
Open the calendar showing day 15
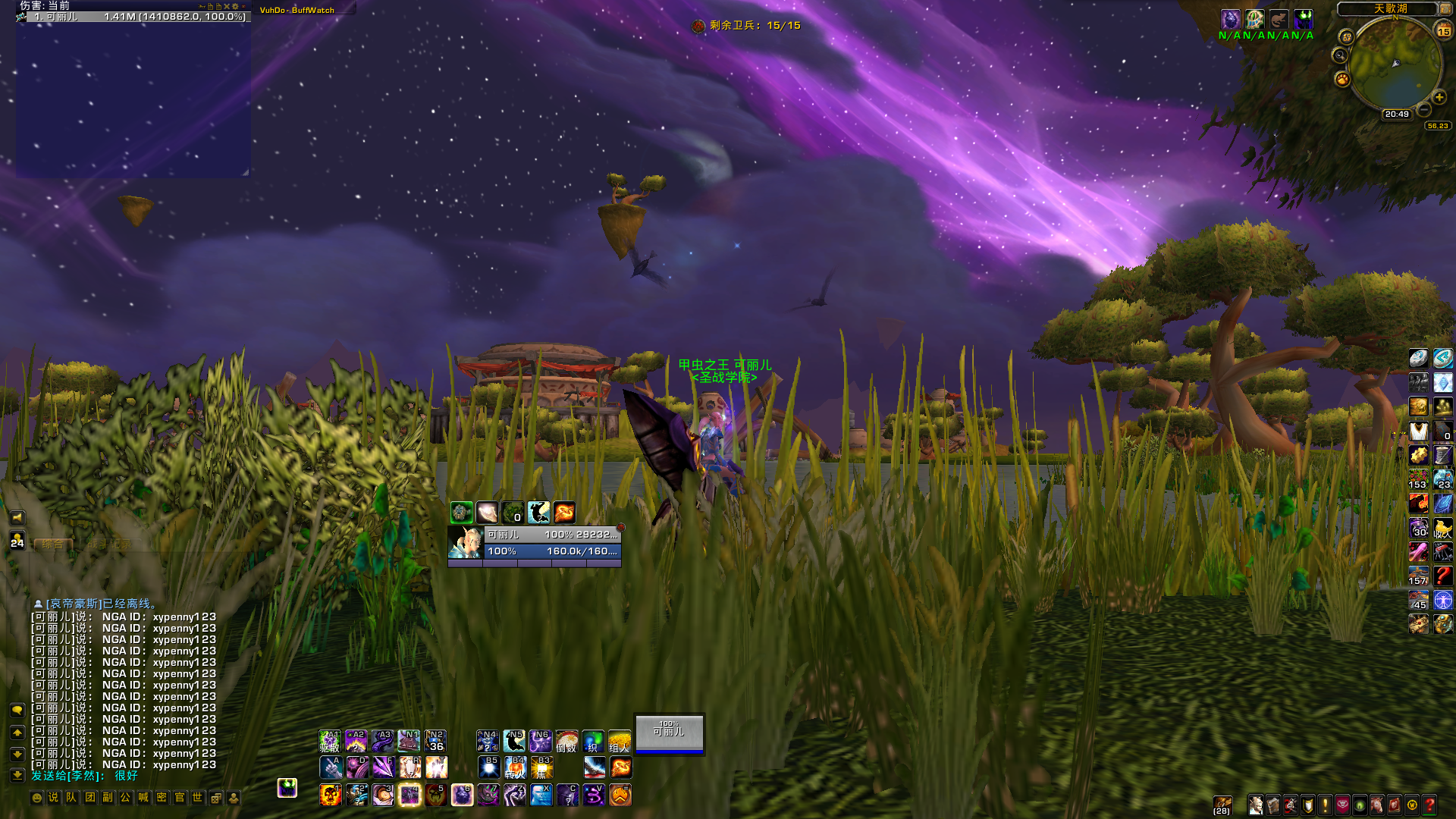[1443, 31]
